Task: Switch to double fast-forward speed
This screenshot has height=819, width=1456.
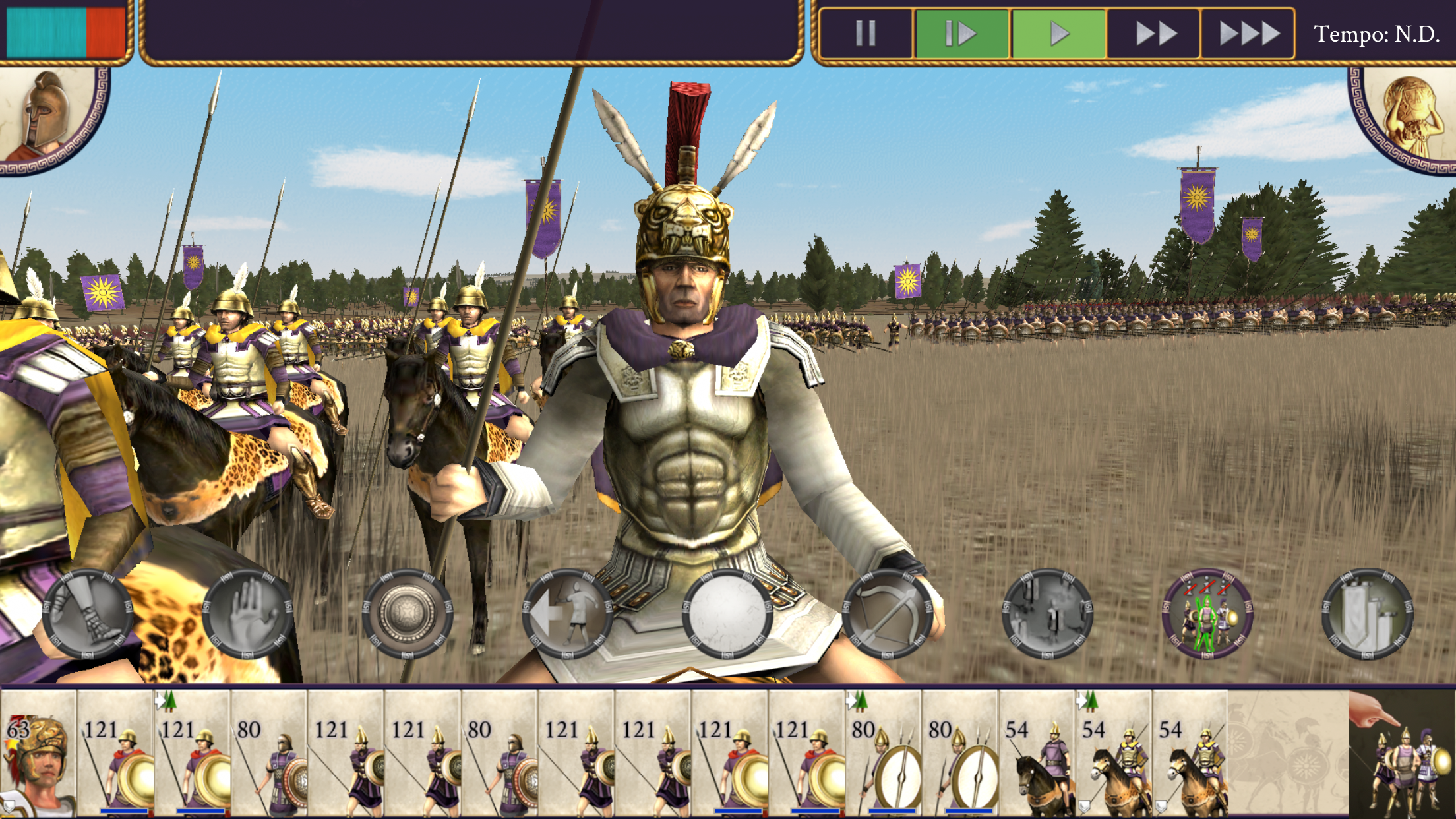Action: (x=1154, y=33)
